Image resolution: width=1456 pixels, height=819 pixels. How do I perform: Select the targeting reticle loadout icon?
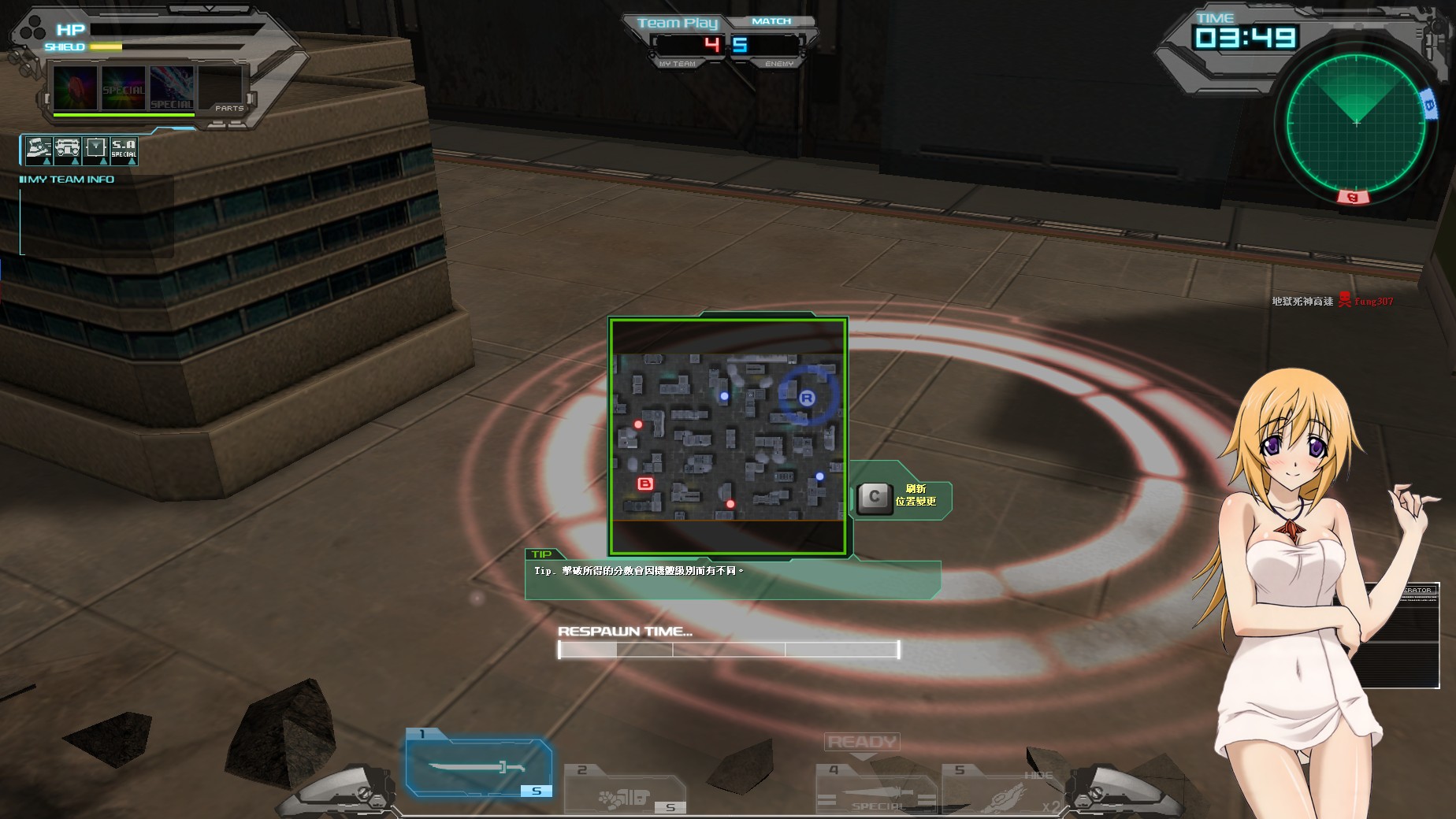(x=95, y=151)
